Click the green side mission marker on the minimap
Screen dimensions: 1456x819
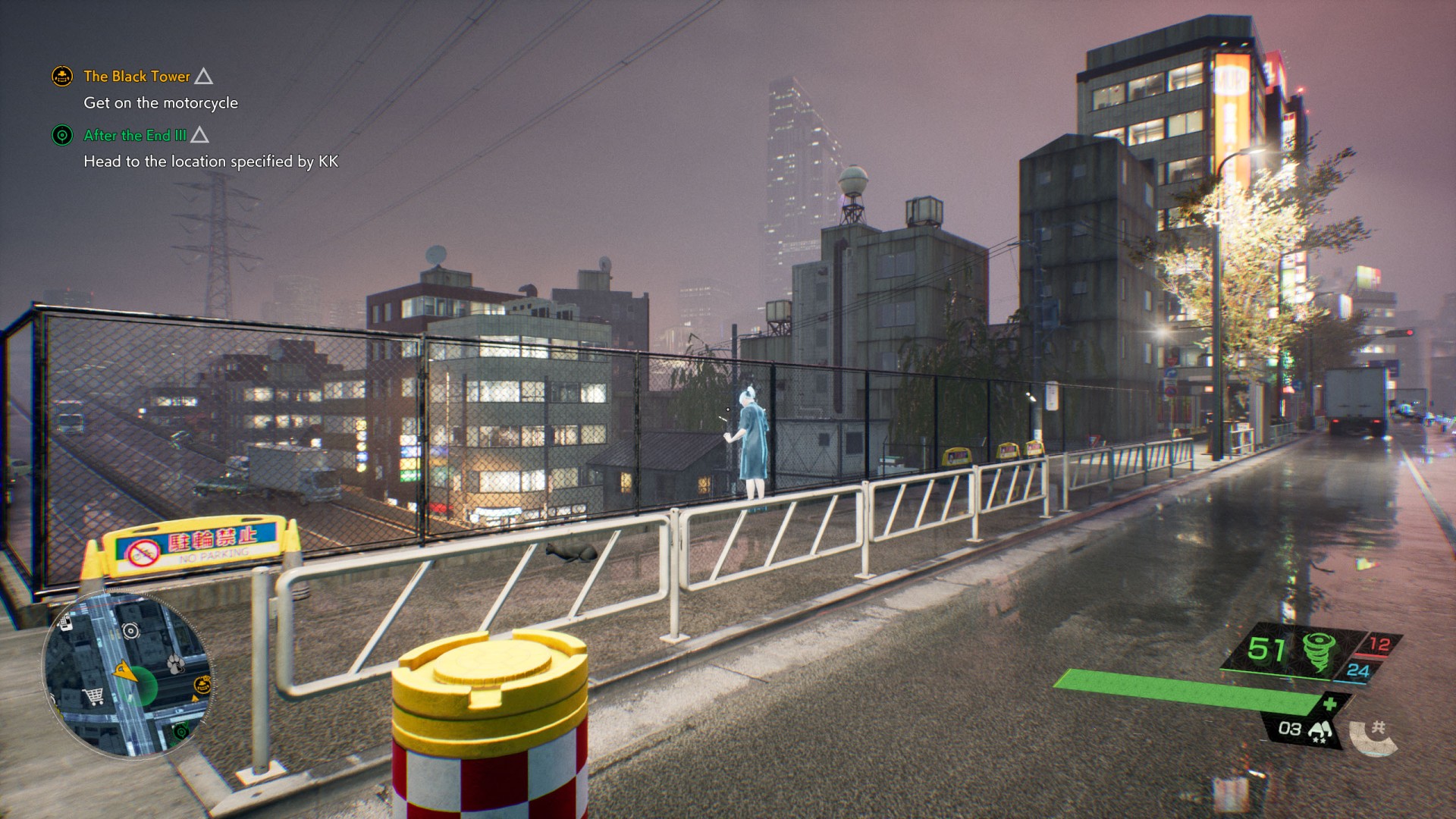point(180,732)
